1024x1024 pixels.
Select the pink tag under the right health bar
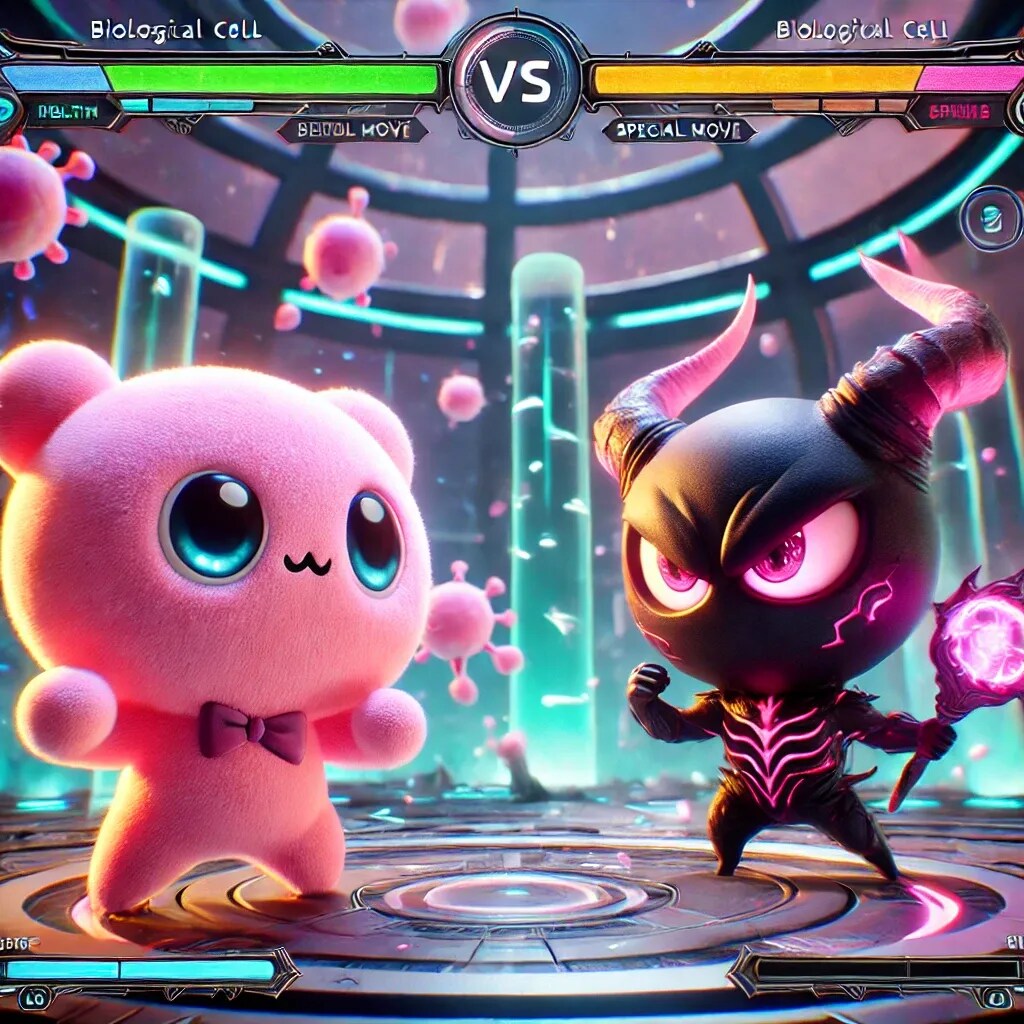click(x=959, y=112)
